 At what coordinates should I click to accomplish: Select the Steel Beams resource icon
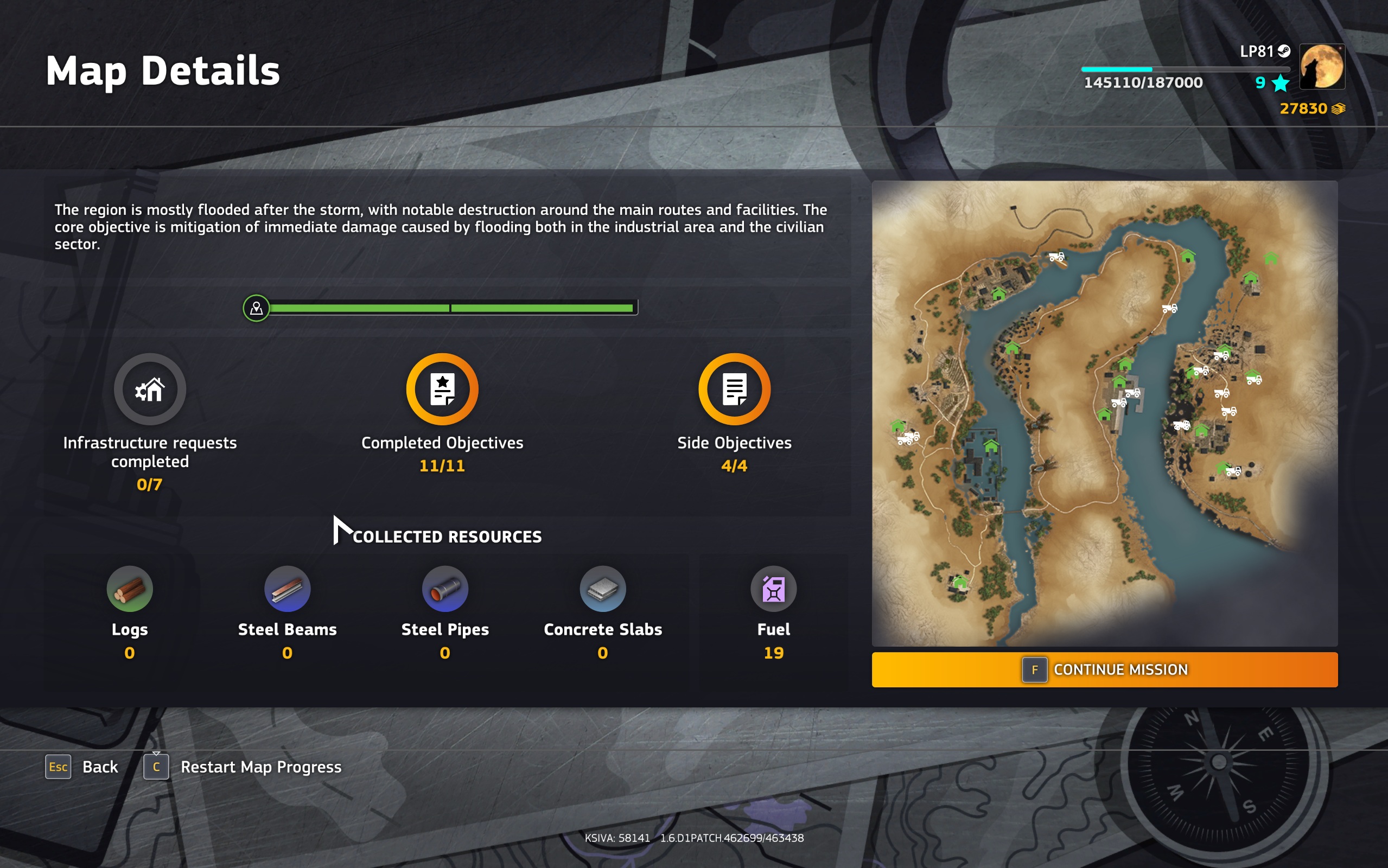pyautogui.click(x=287, y=589)
